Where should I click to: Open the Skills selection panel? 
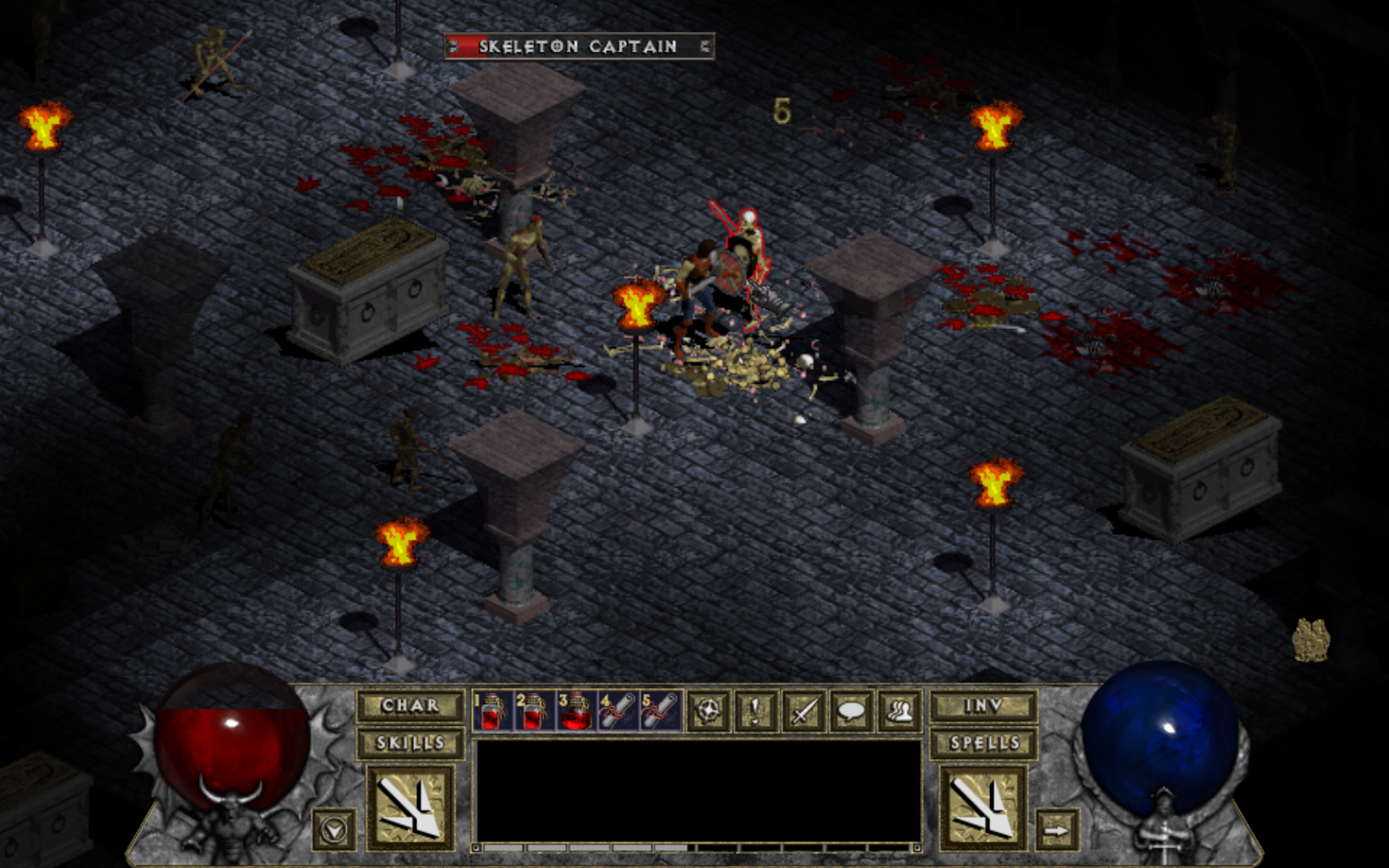coord(408,743)
